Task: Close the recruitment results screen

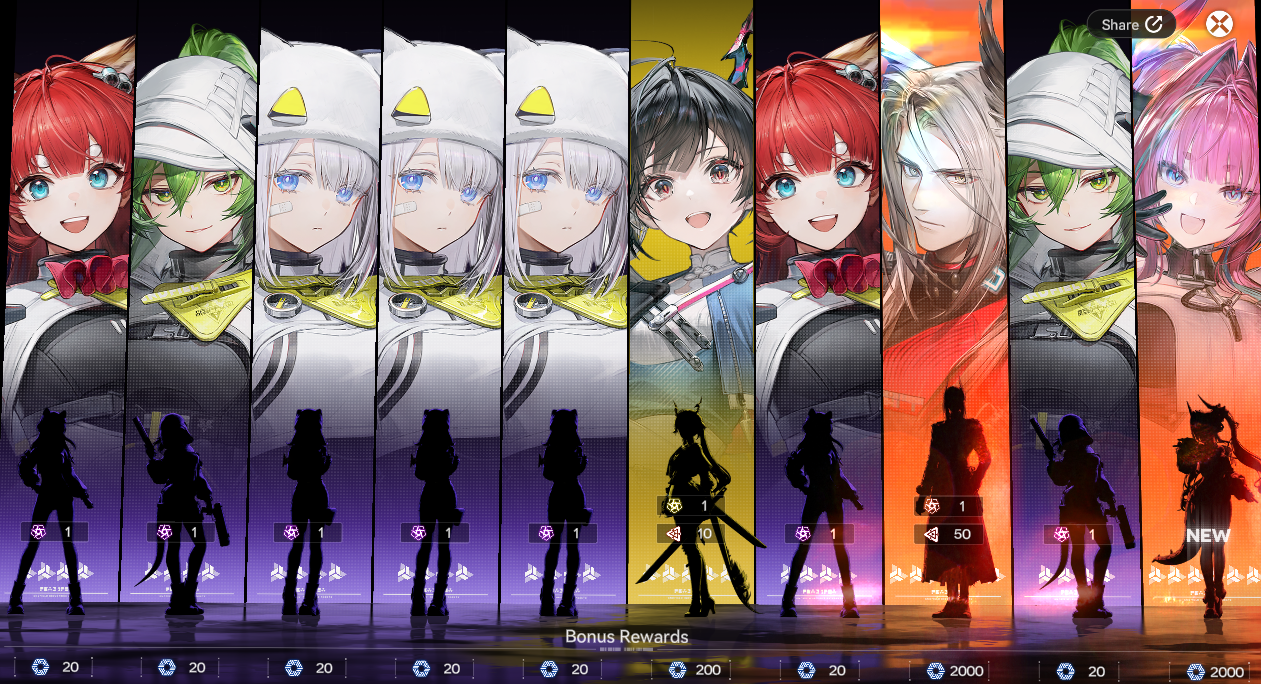Action: pos(1219,24)
